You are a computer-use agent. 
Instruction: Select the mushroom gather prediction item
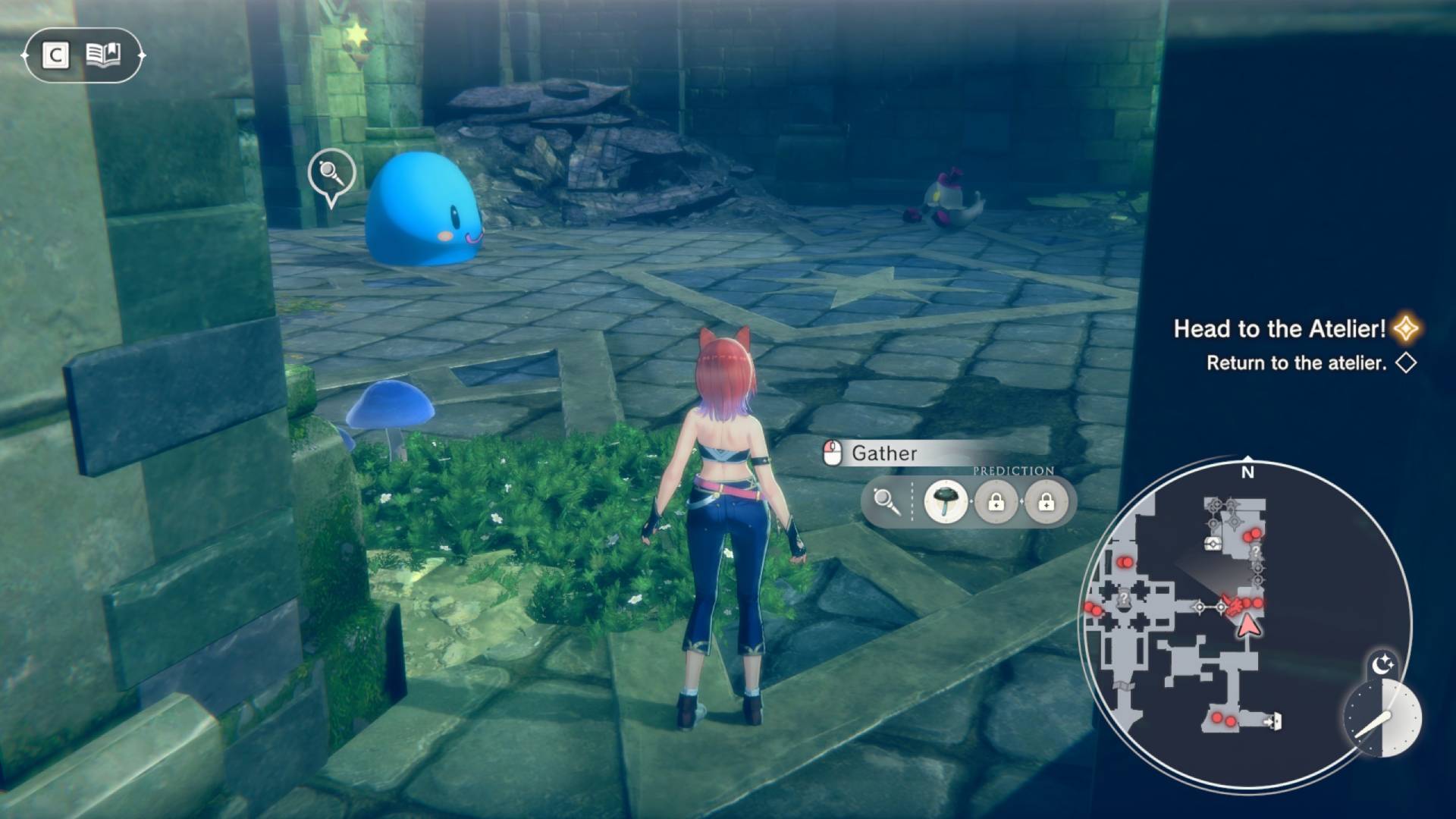(x=946, y=501)
